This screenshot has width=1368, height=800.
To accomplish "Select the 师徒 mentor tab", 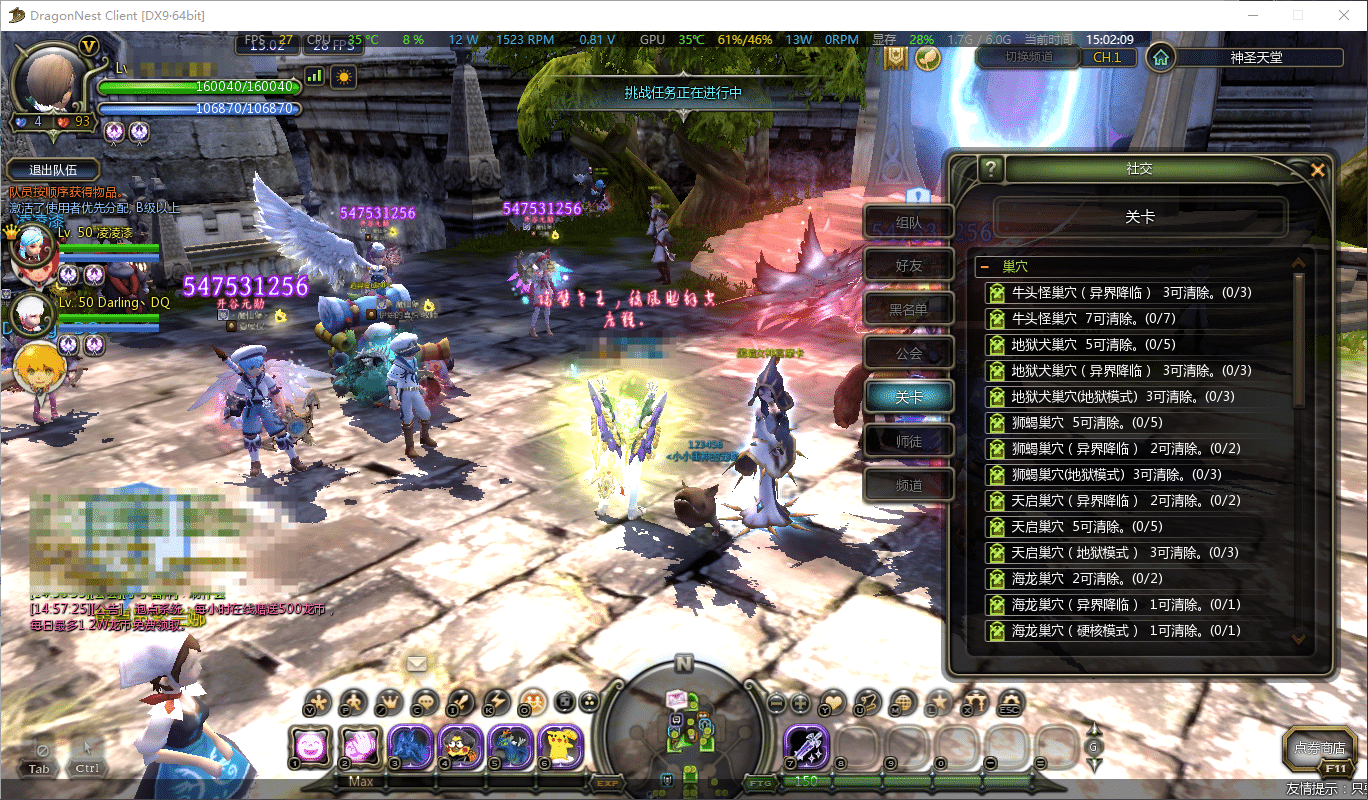I will (908, 441).
